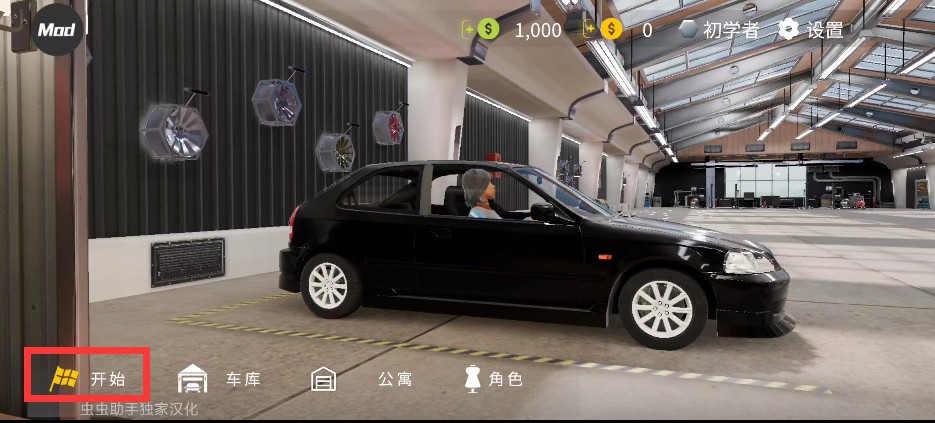Show the 初学者 rank details
Screen dimensions: 935x423
click(x=720, y=30)
